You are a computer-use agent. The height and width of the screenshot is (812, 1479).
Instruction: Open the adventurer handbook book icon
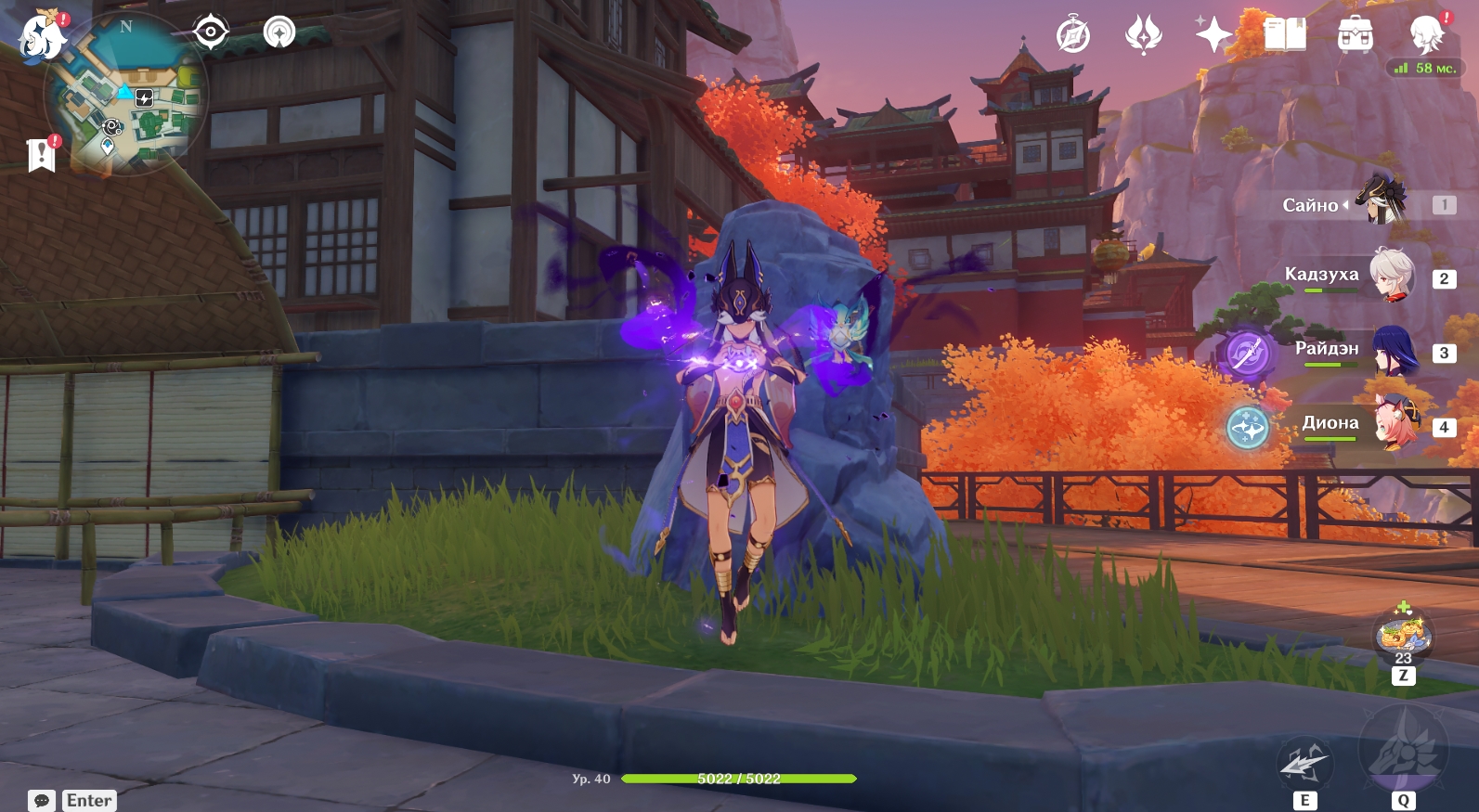tap(1285, 35)
